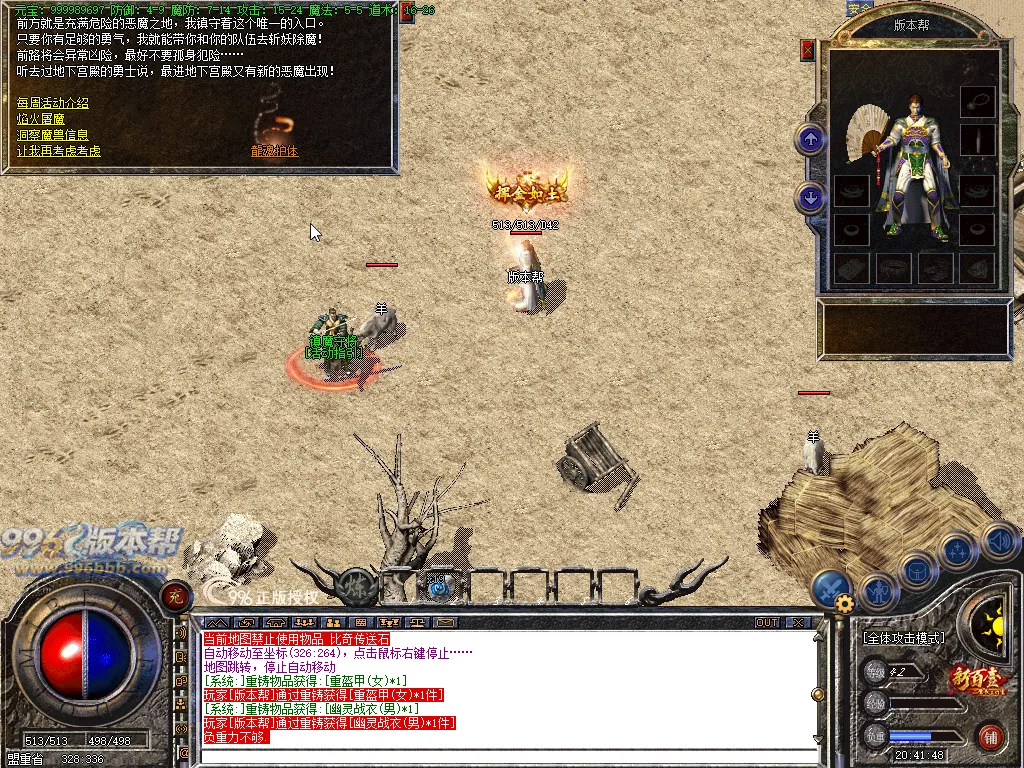Choose 让我再考虑考虑 to decline
This screenshot has width=1024, height=768.
pos(59,151)
